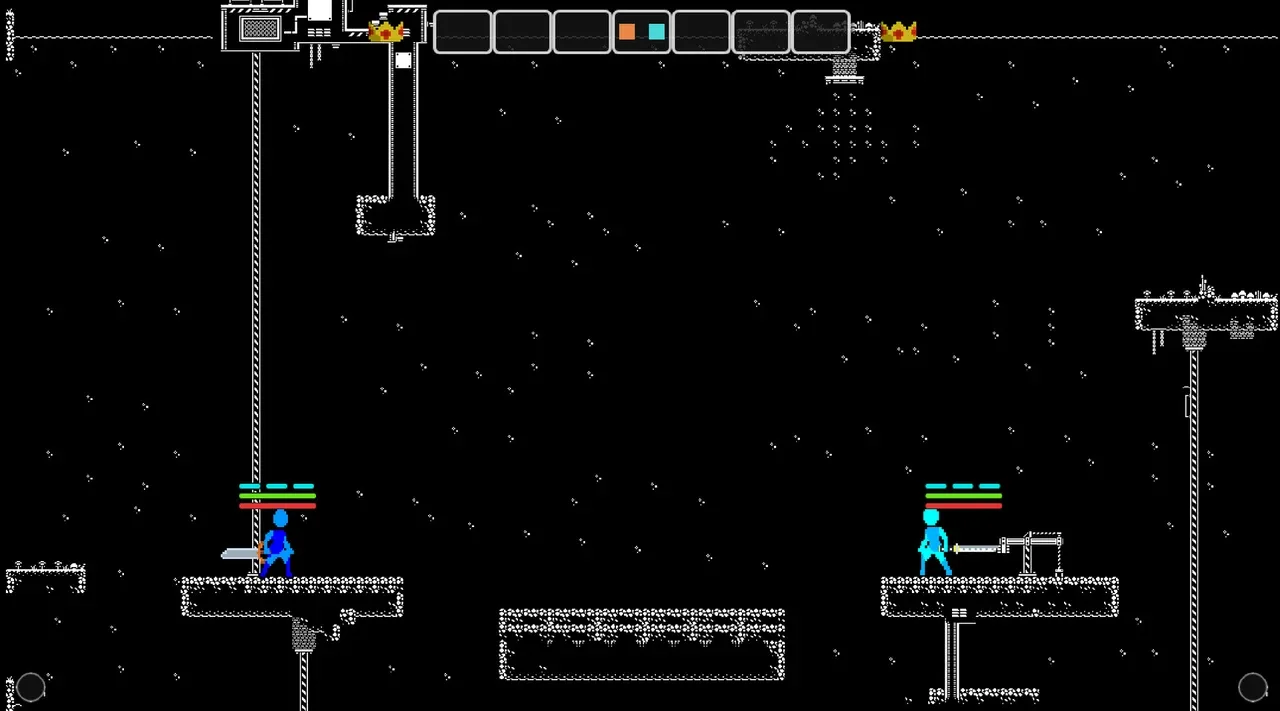Click the circle indicator in the bottom-right corner
Image resolution: width=1280 pixels, height=711 pixels.
[1252, 687]
